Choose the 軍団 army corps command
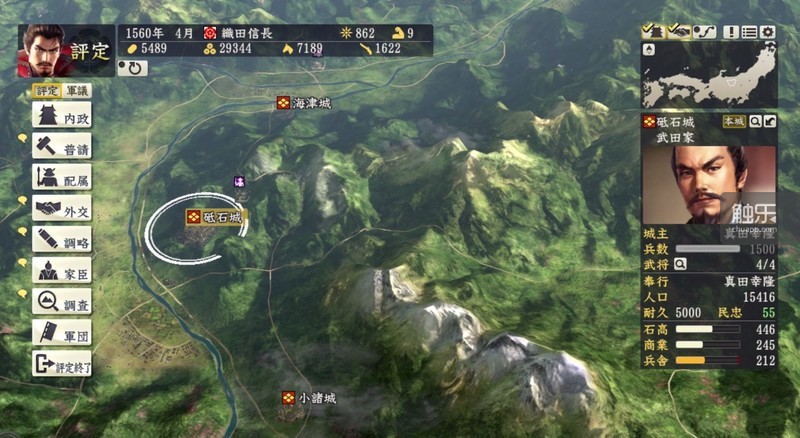The image size is (800, 438). tap(62, 332)
